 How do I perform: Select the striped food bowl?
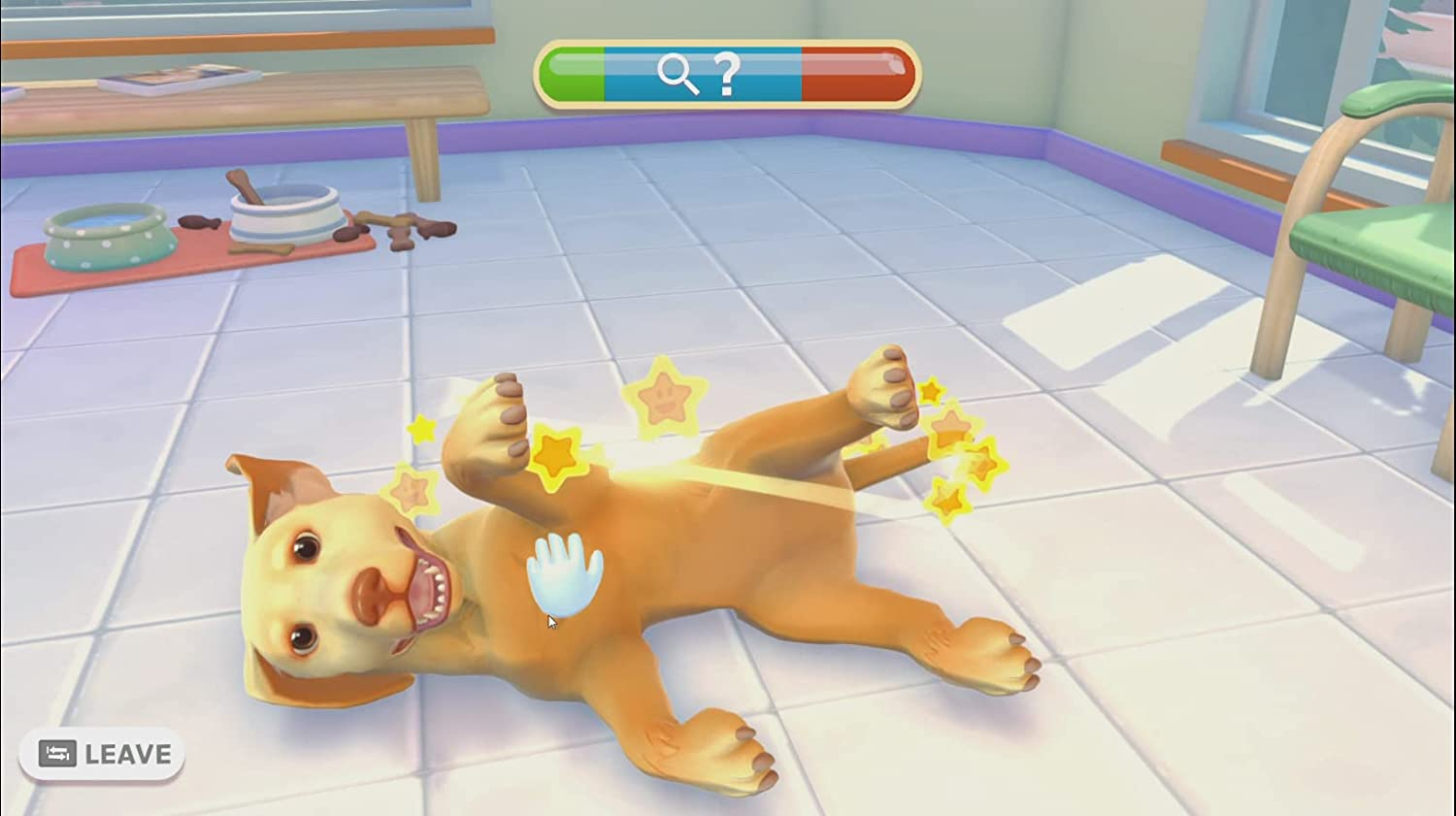pyautogui.click(x=283, y=215)
